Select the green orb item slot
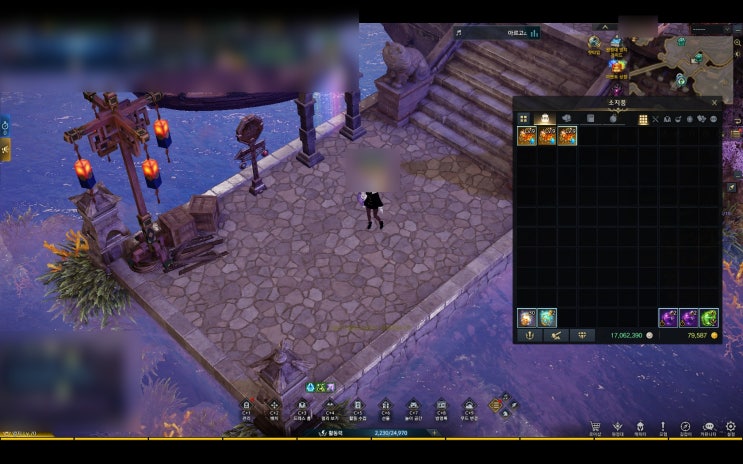 [x=708, y=318]
